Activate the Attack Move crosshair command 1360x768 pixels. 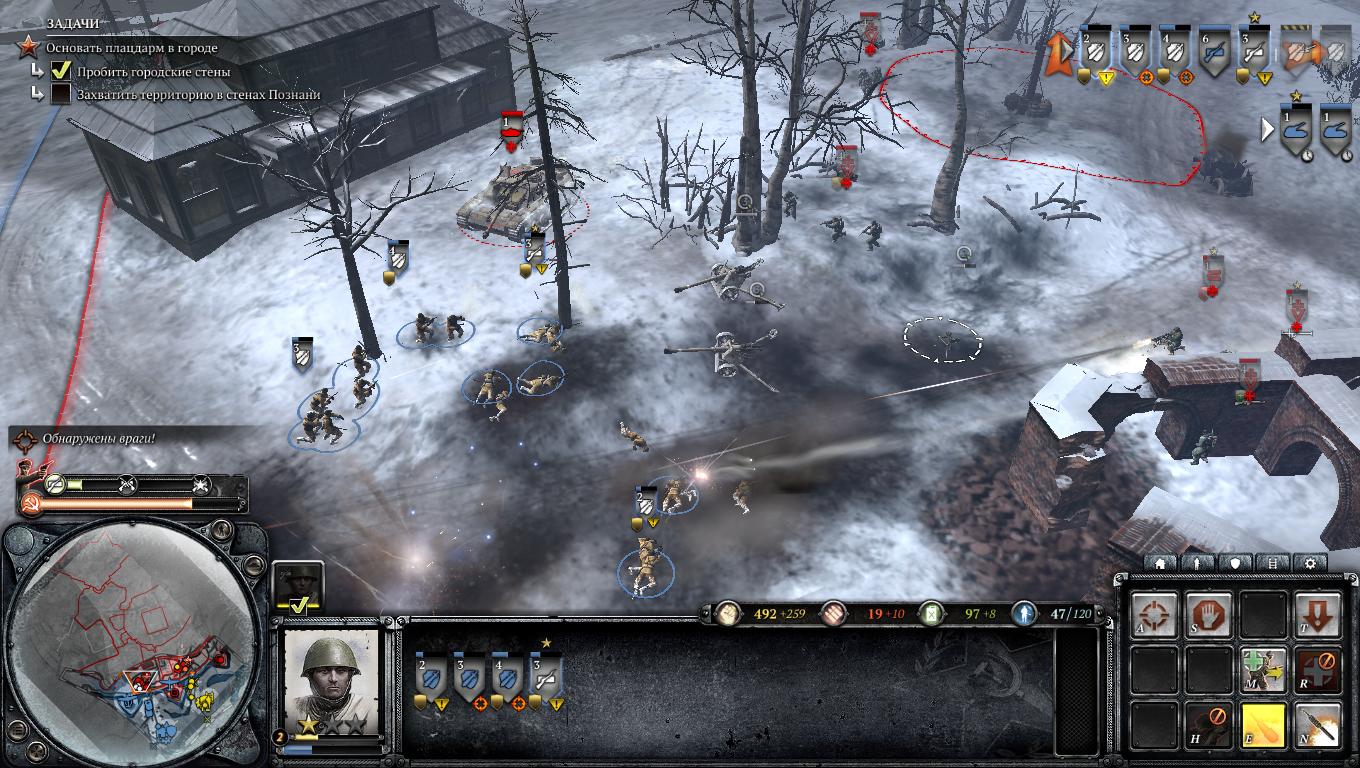(1155, 613)
